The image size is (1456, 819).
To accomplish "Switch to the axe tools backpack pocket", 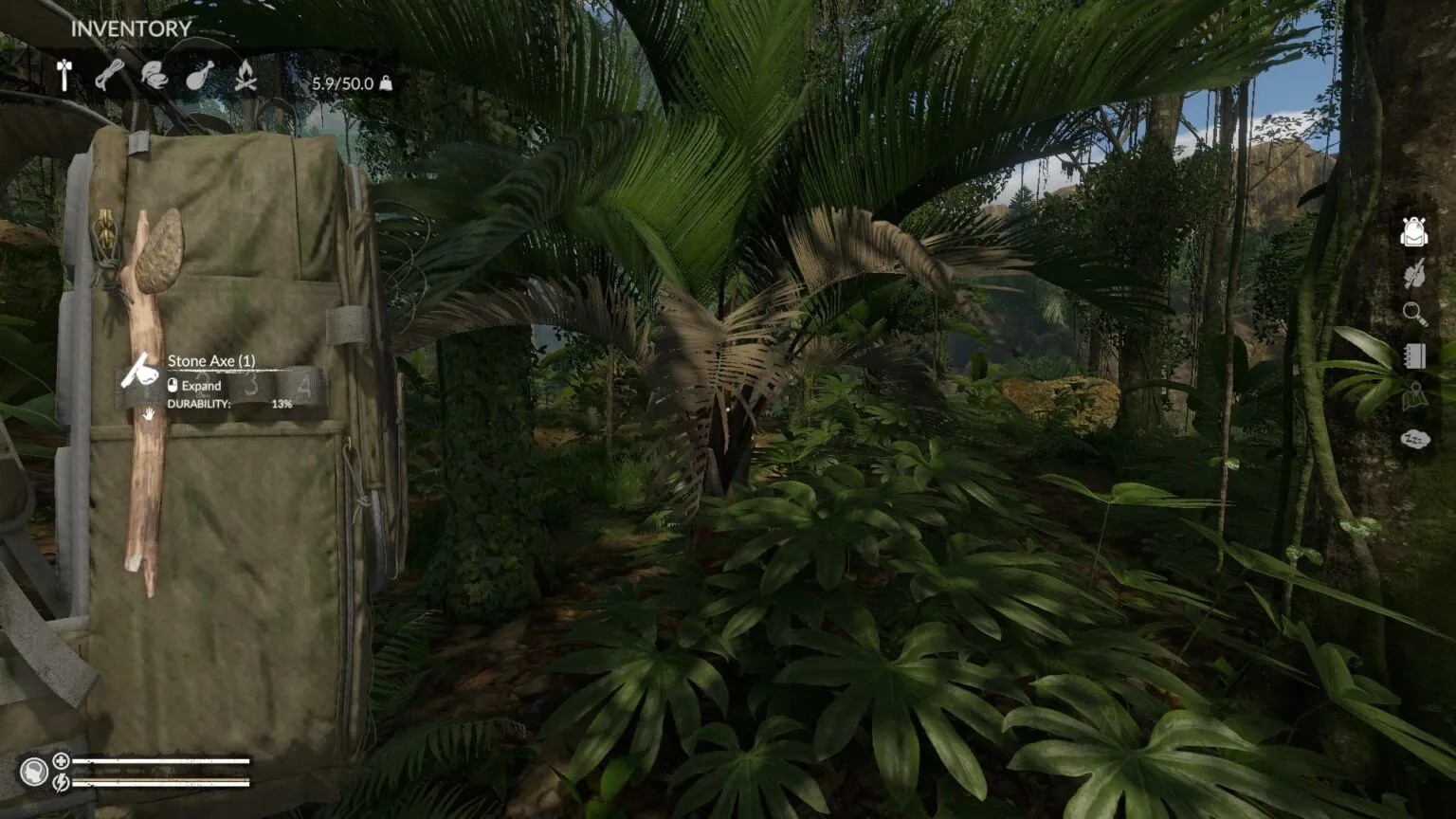I will tap(64, 75).
